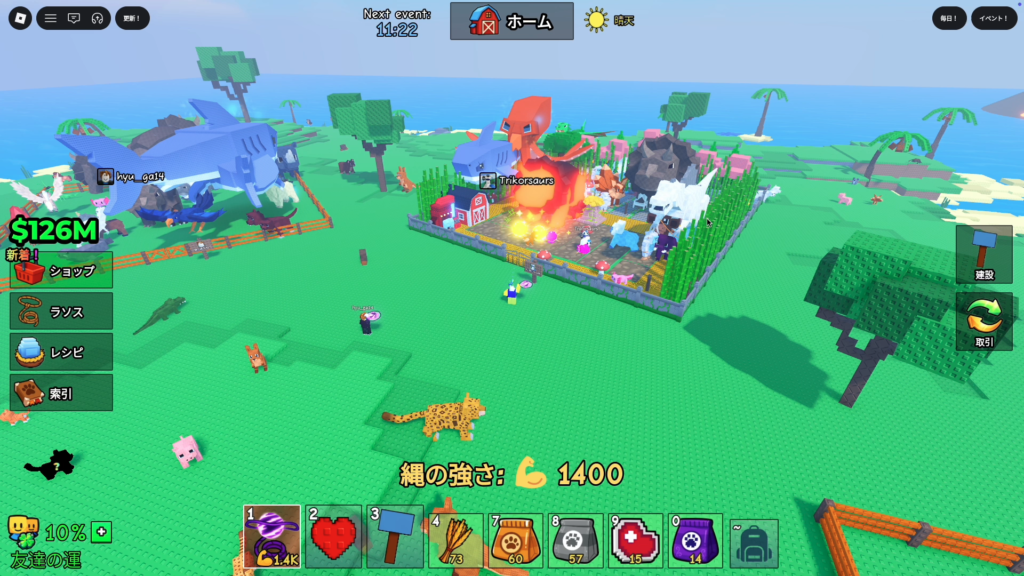This screenshot has width=1024, height=576.
Task: Open the 取引 trade button
Action: pyautogui.click(x=984, y=322)
